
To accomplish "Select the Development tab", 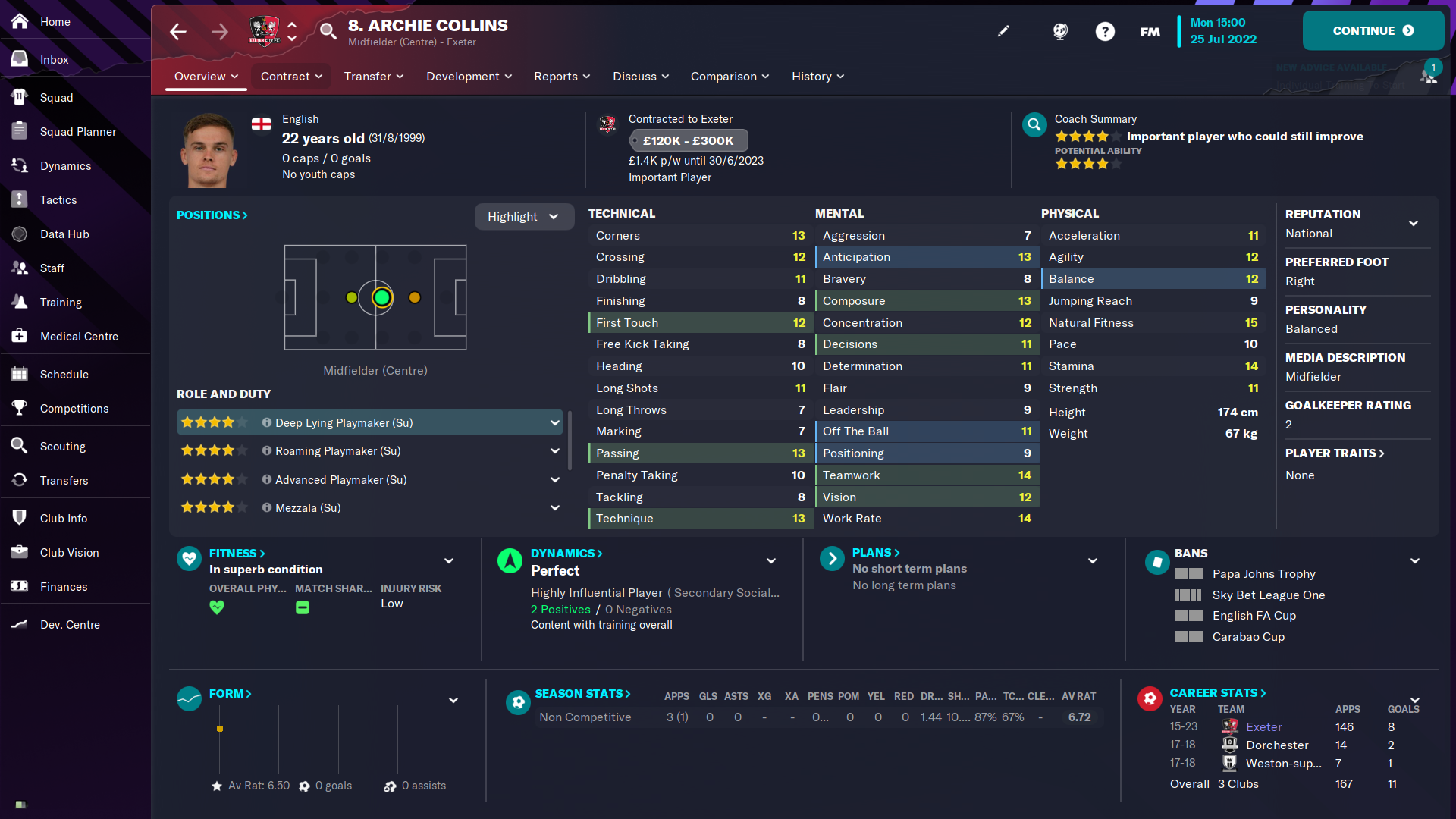I will (x=469, y=77).
